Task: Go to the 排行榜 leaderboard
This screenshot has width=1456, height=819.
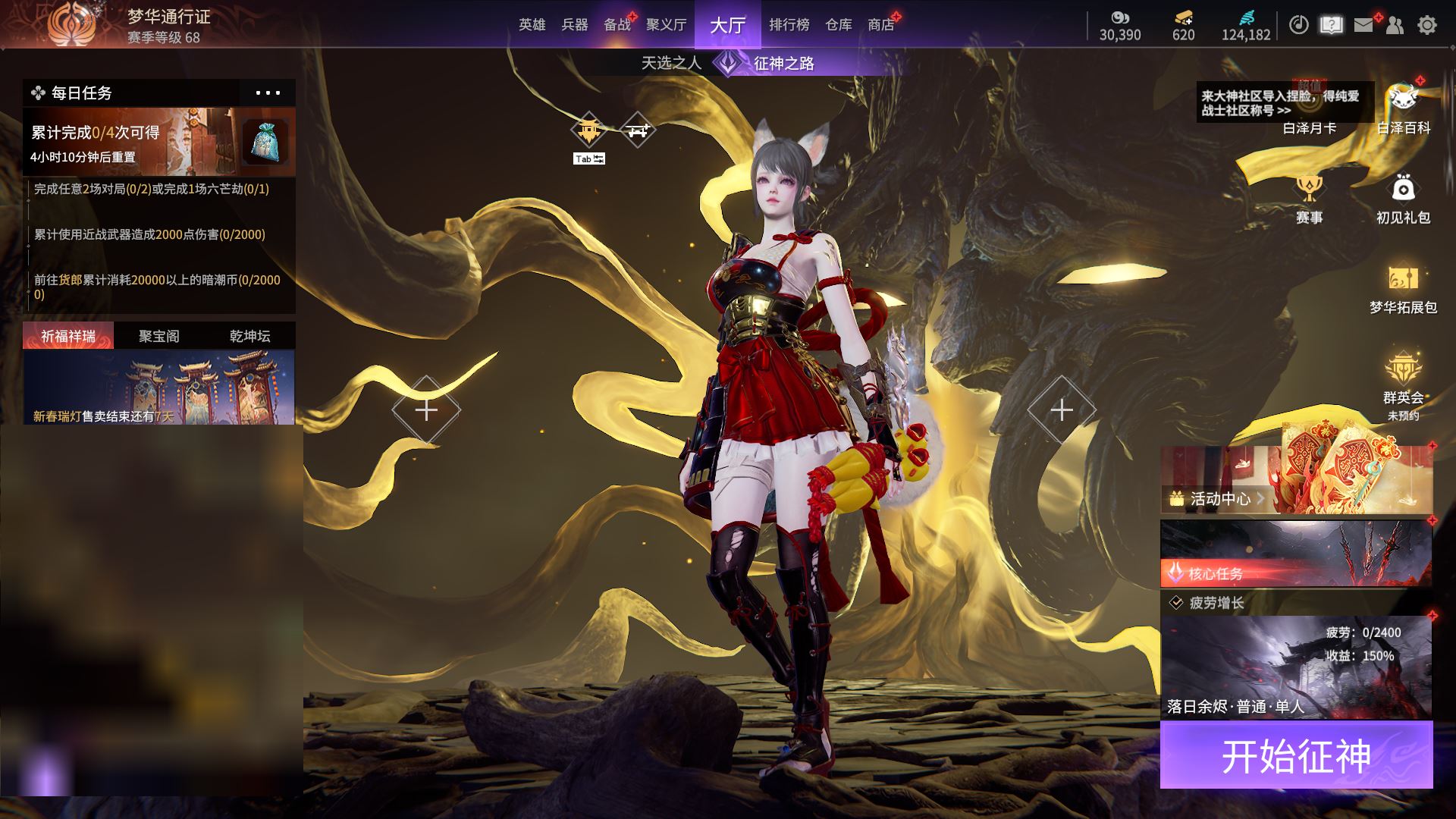Action: [x=789, y=25]
